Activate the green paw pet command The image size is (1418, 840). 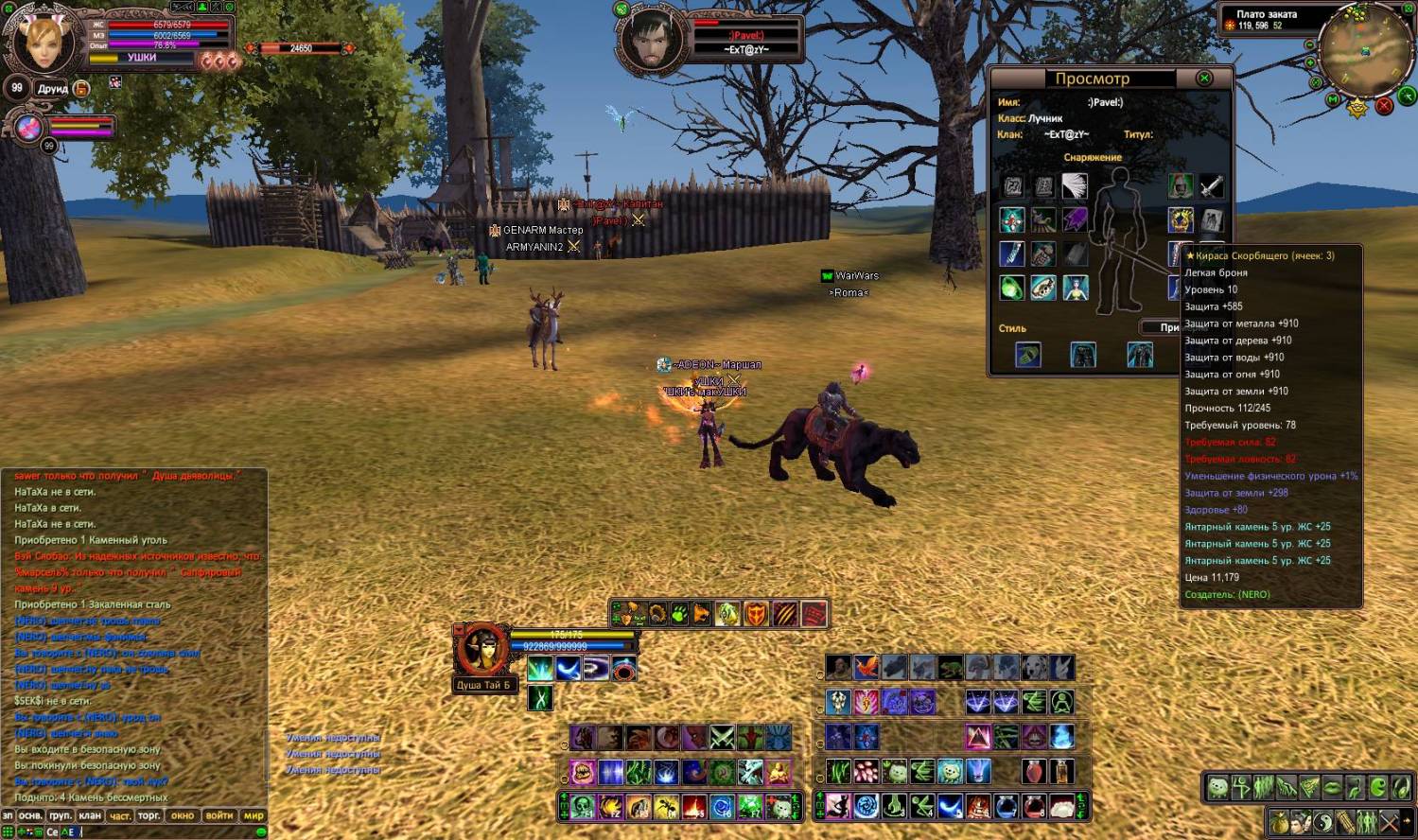tap(679, 615)
